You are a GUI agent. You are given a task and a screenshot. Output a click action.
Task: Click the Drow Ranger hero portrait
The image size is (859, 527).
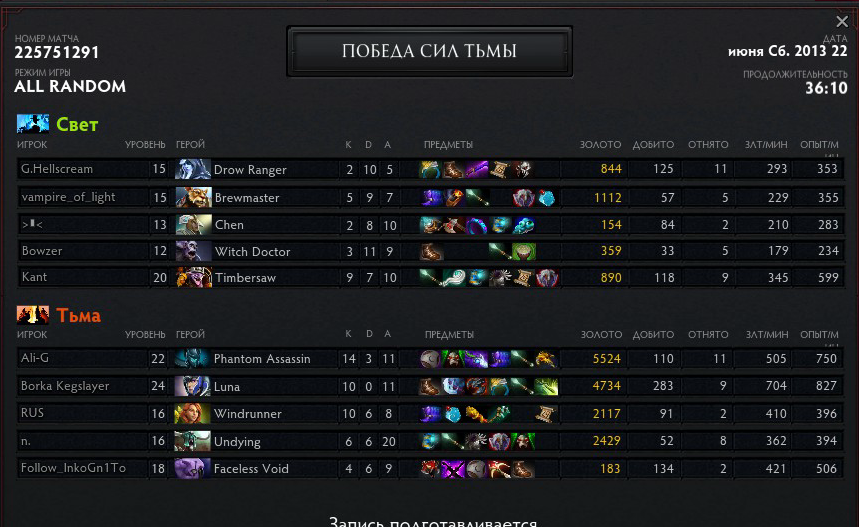tap(192, 170)
